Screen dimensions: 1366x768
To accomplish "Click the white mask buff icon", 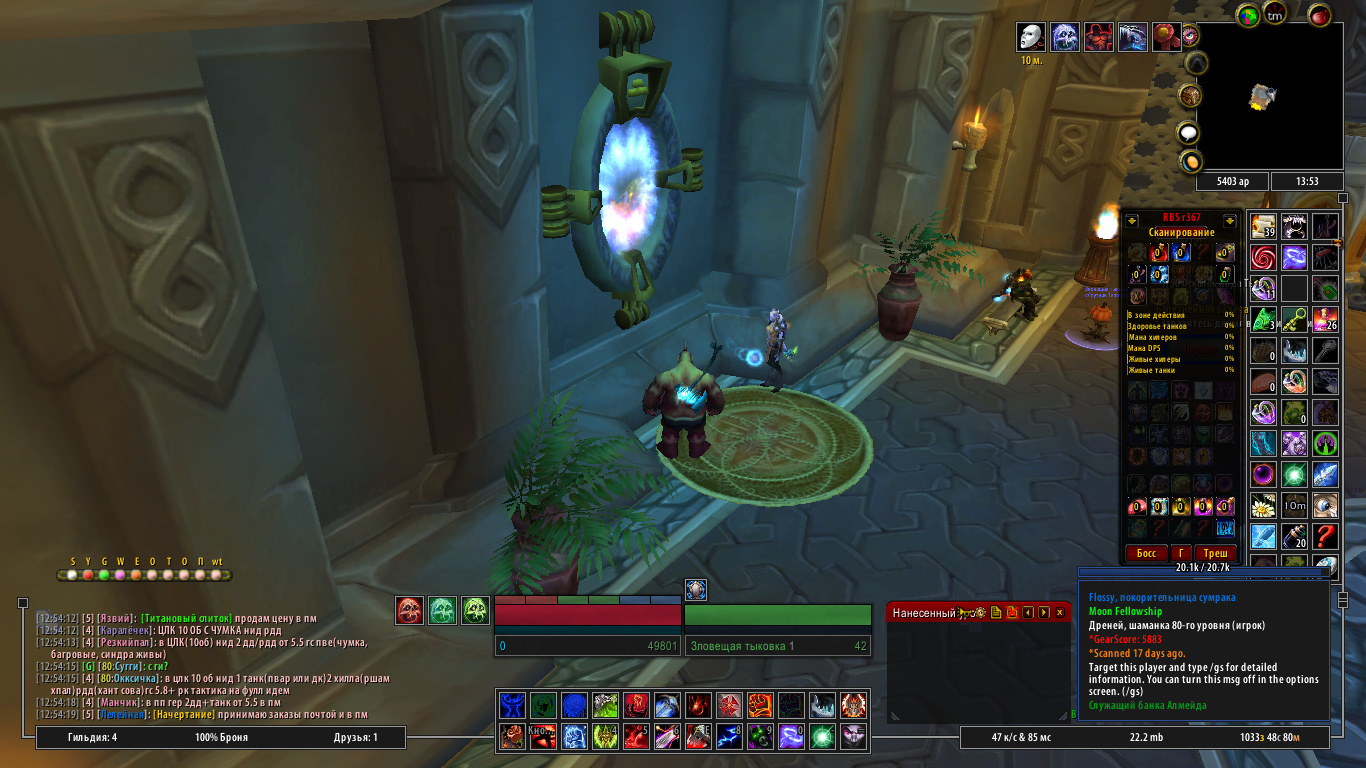I will point(1031,37).
